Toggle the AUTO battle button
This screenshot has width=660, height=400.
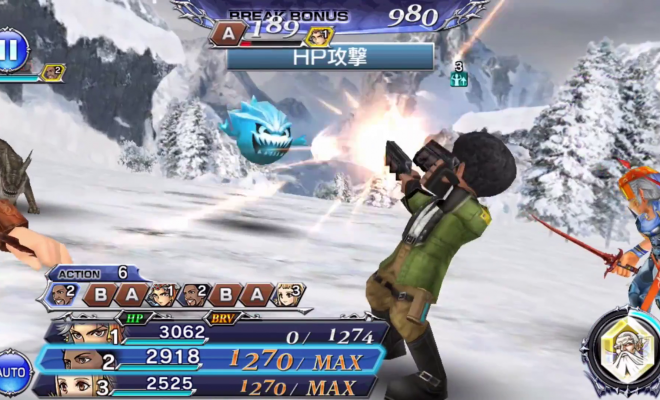point(12,372)
